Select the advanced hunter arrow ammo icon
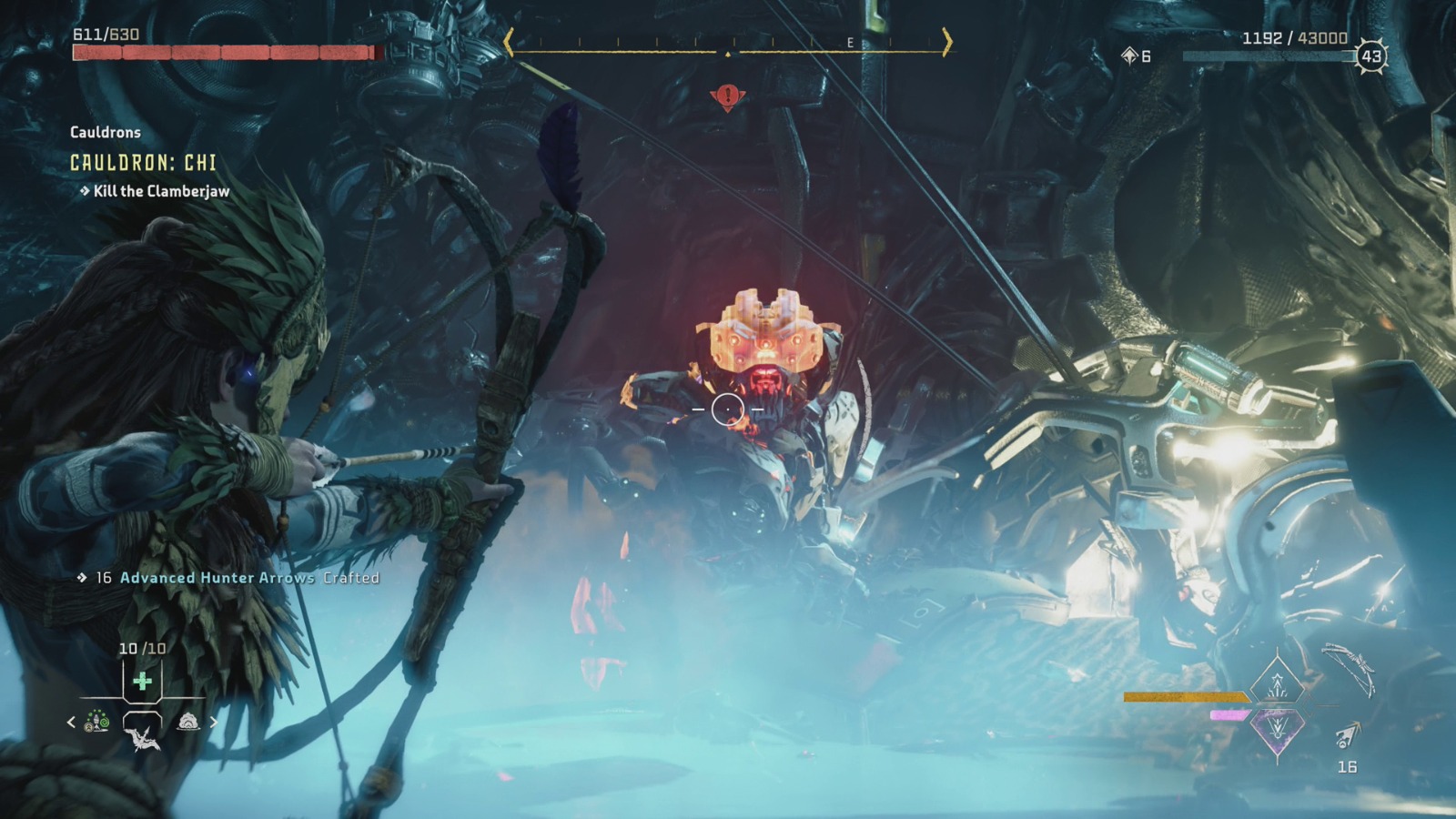This screenshot has width=1456, height=819. 1348,734
